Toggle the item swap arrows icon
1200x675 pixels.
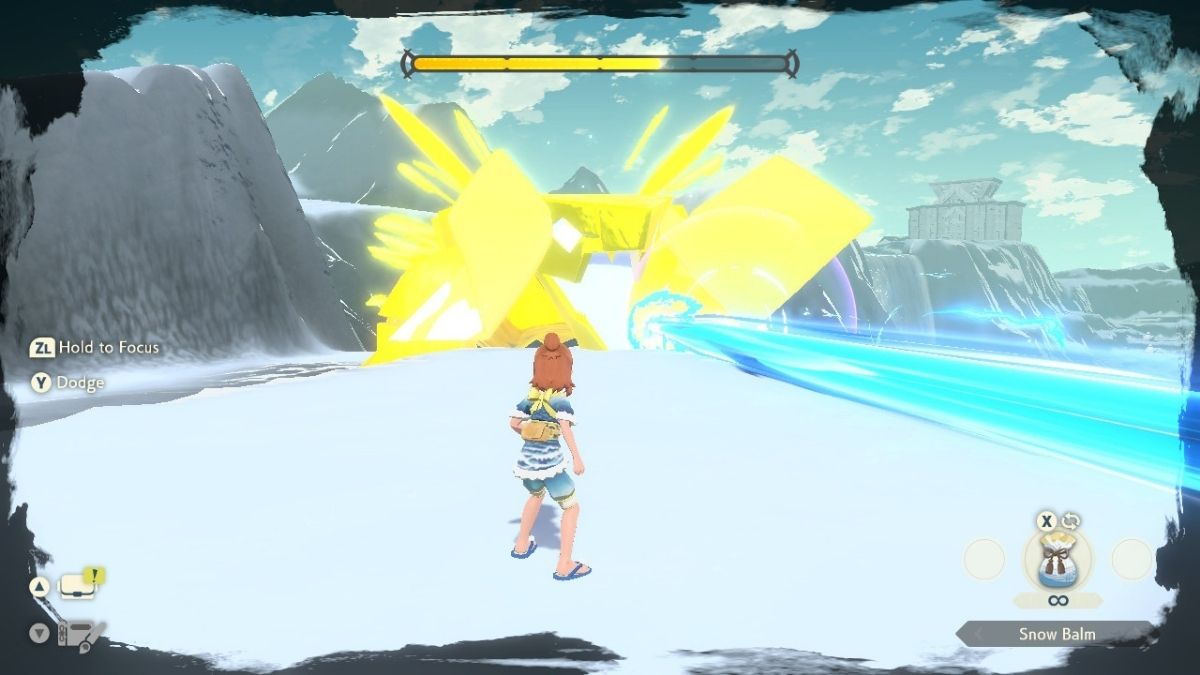(x=1071, y=521)
